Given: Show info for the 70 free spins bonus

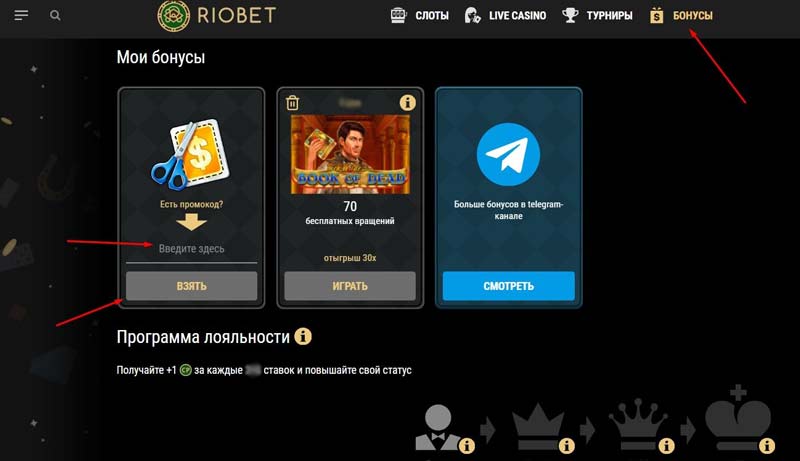Looking at the screenshot, I should [x=407, y=102].
